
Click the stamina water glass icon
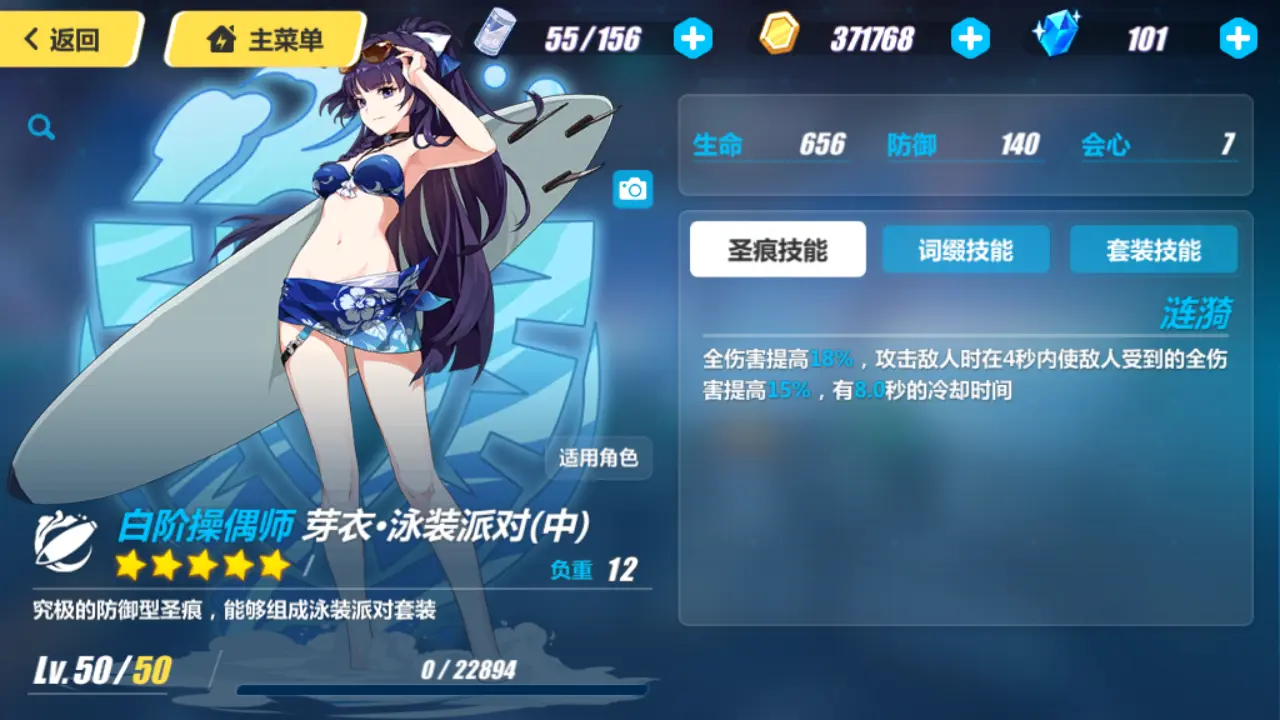[x=497, y=33]
